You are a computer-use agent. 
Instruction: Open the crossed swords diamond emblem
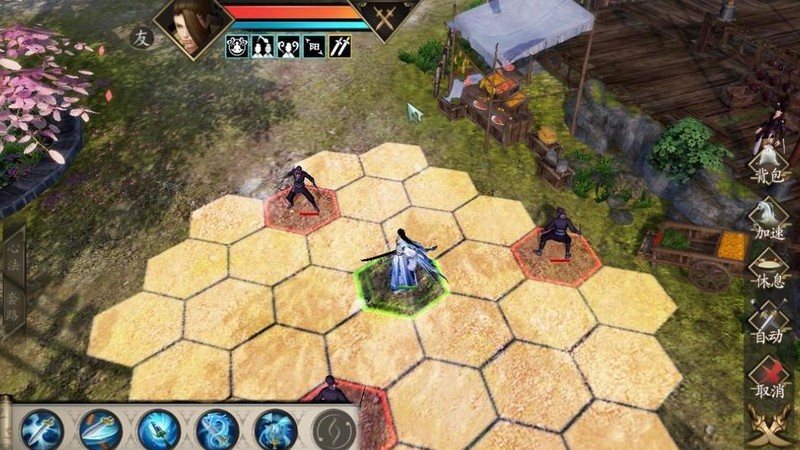point(388,16)
